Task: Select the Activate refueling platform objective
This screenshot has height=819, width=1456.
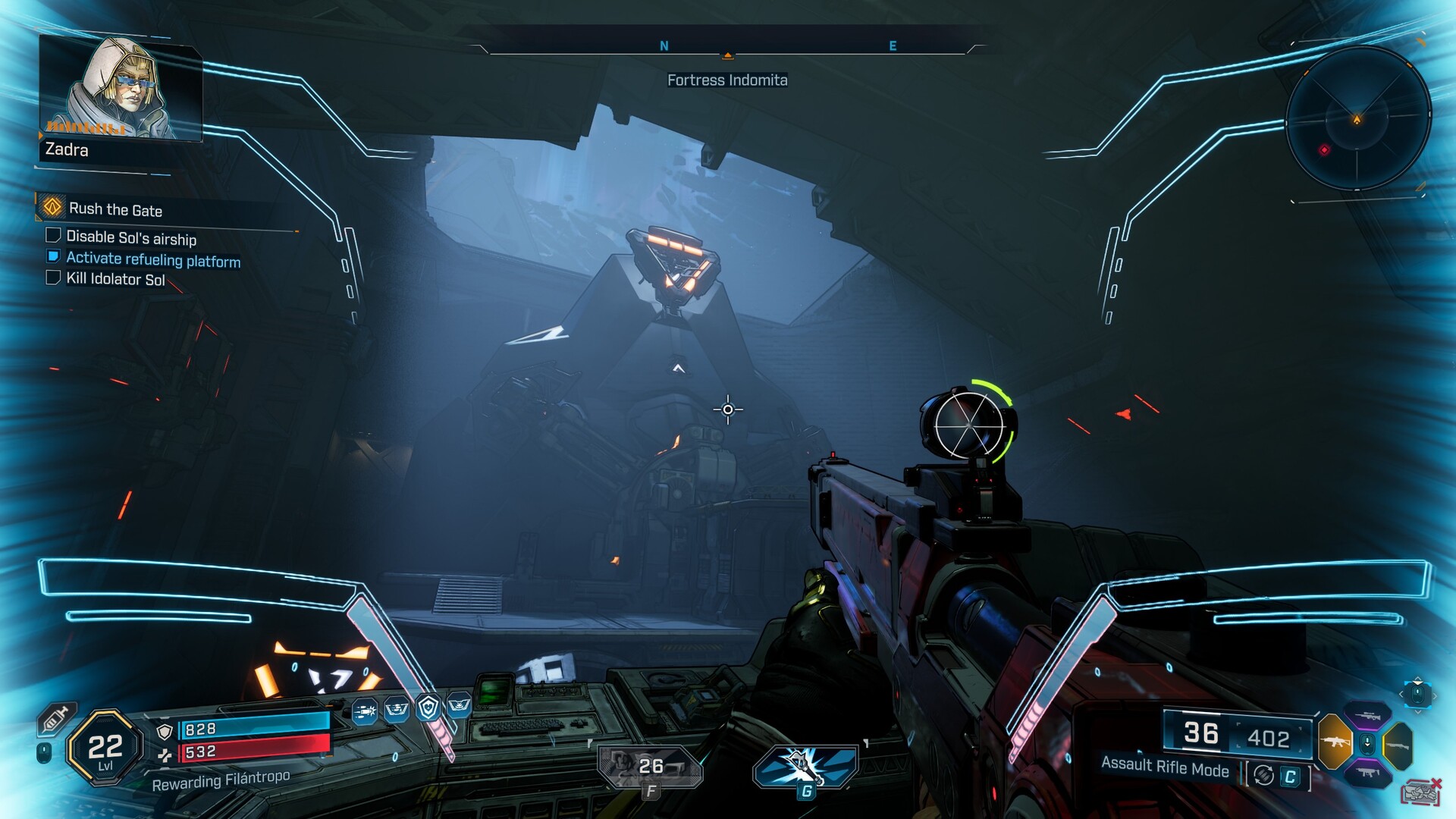Action: [x=152, y=260]
